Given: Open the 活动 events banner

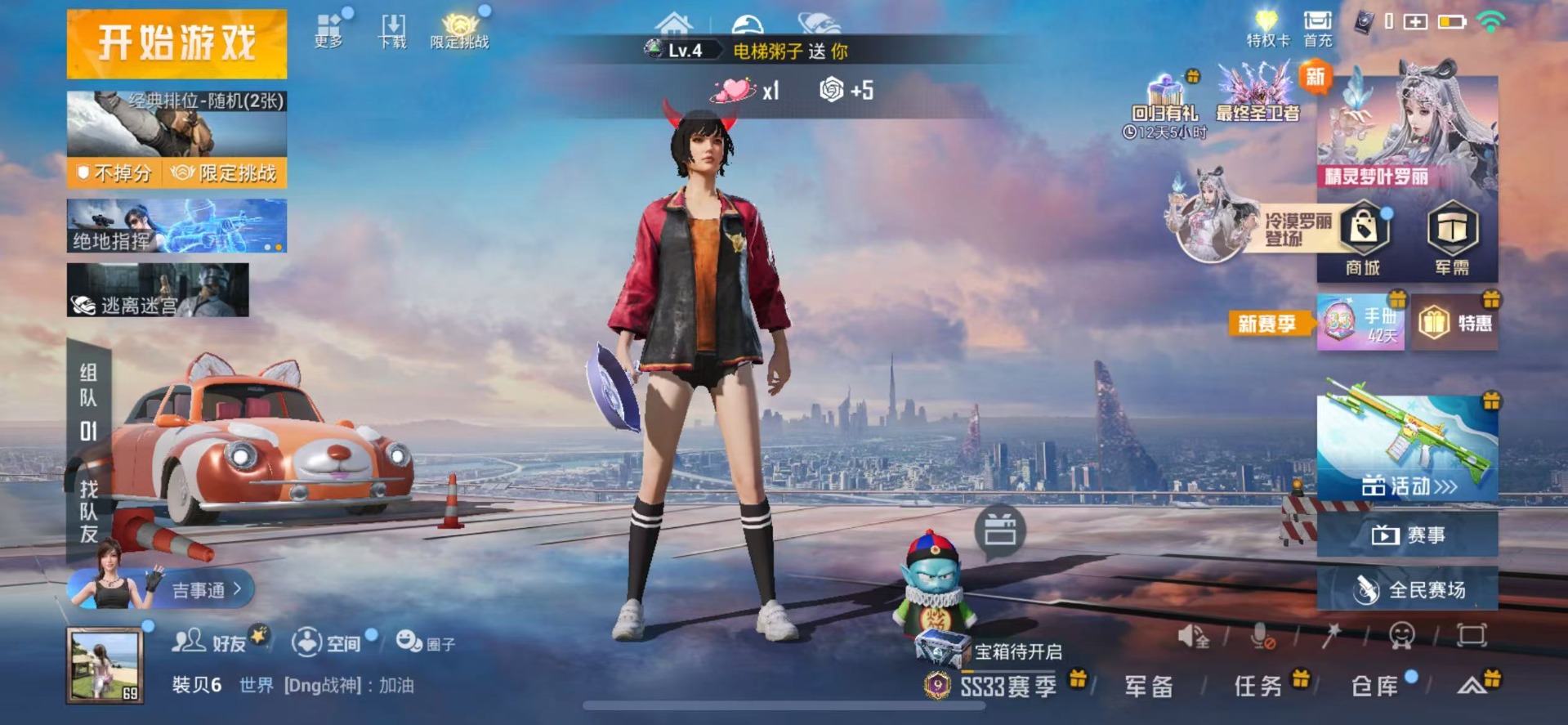Looking at the screenshot, I should 1407,448.
